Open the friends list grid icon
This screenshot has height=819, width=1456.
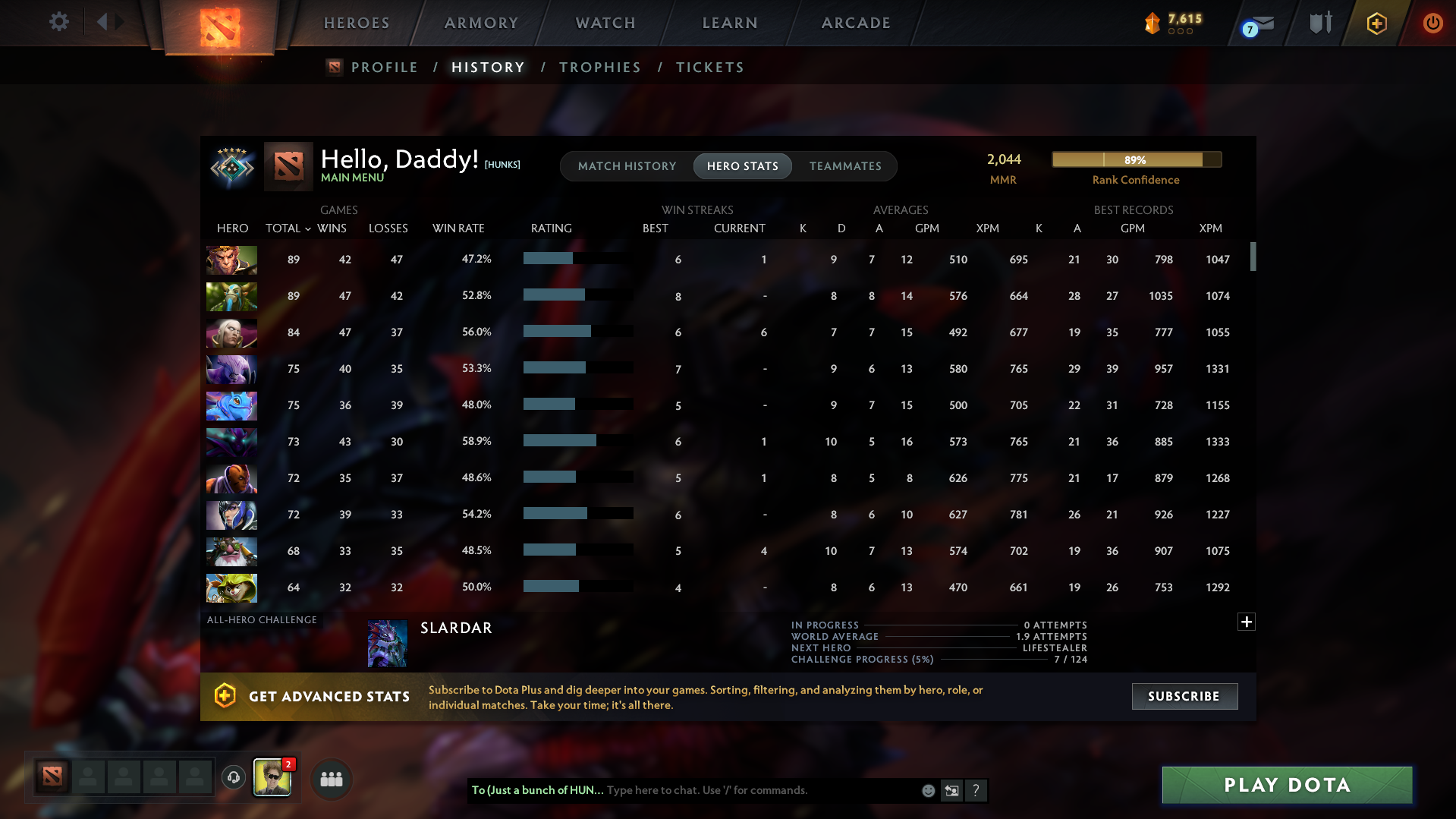pyautogui.click(x=331, y=779)
